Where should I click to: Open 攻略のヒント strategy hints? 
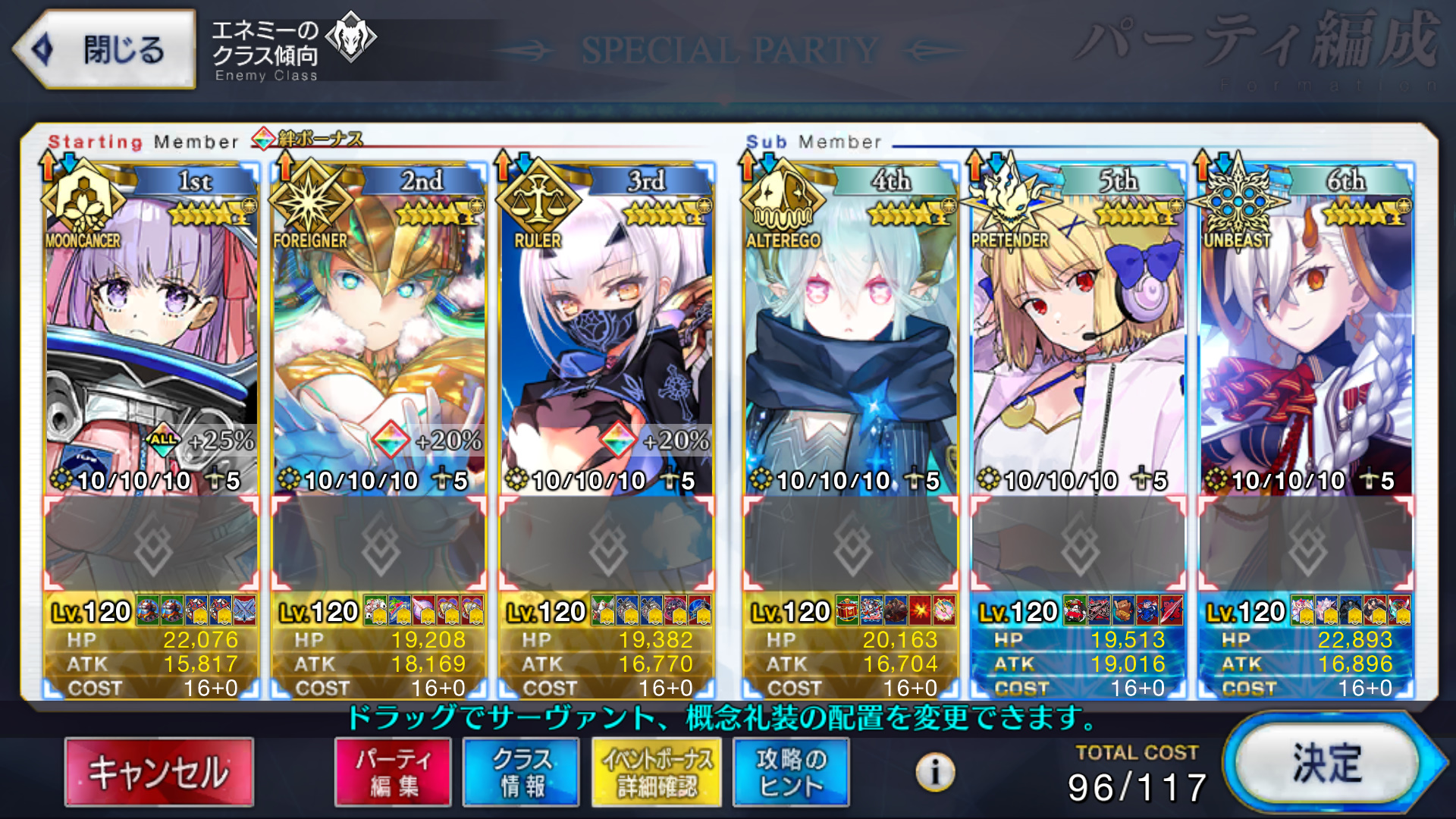(x=791, y=772)
